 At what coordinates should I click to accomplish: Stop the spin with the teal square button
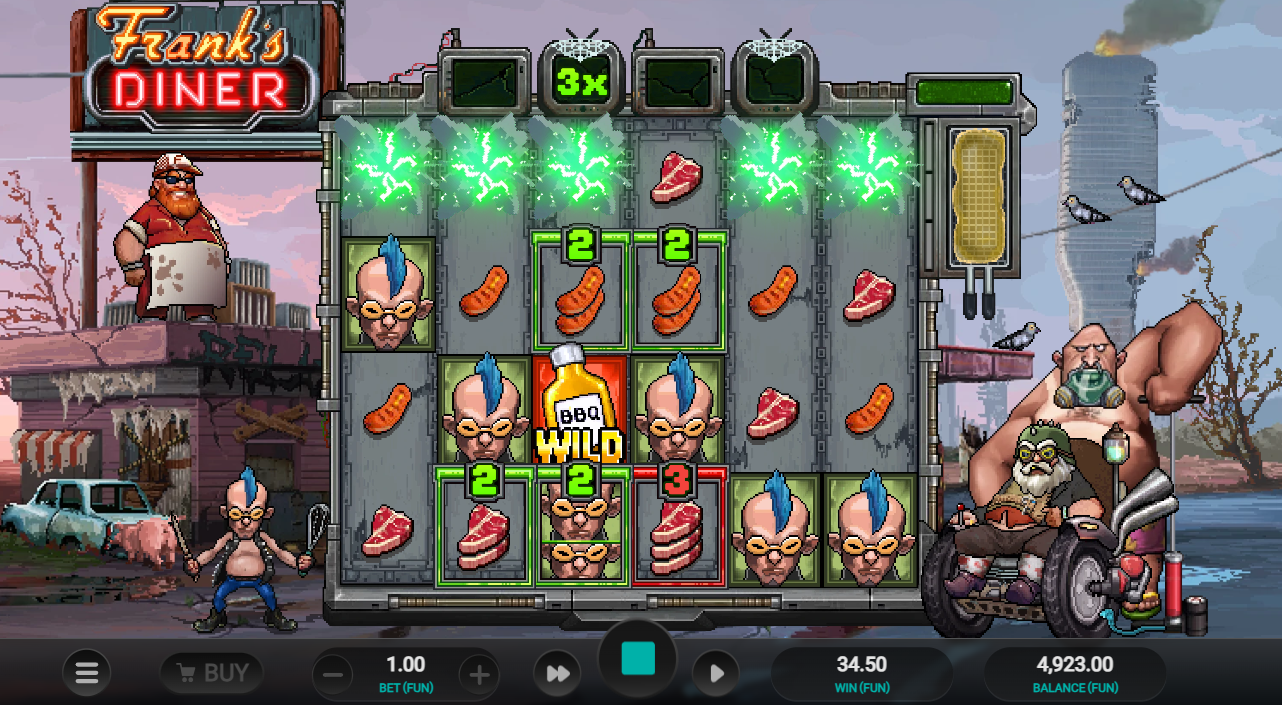tap(638, 660)
